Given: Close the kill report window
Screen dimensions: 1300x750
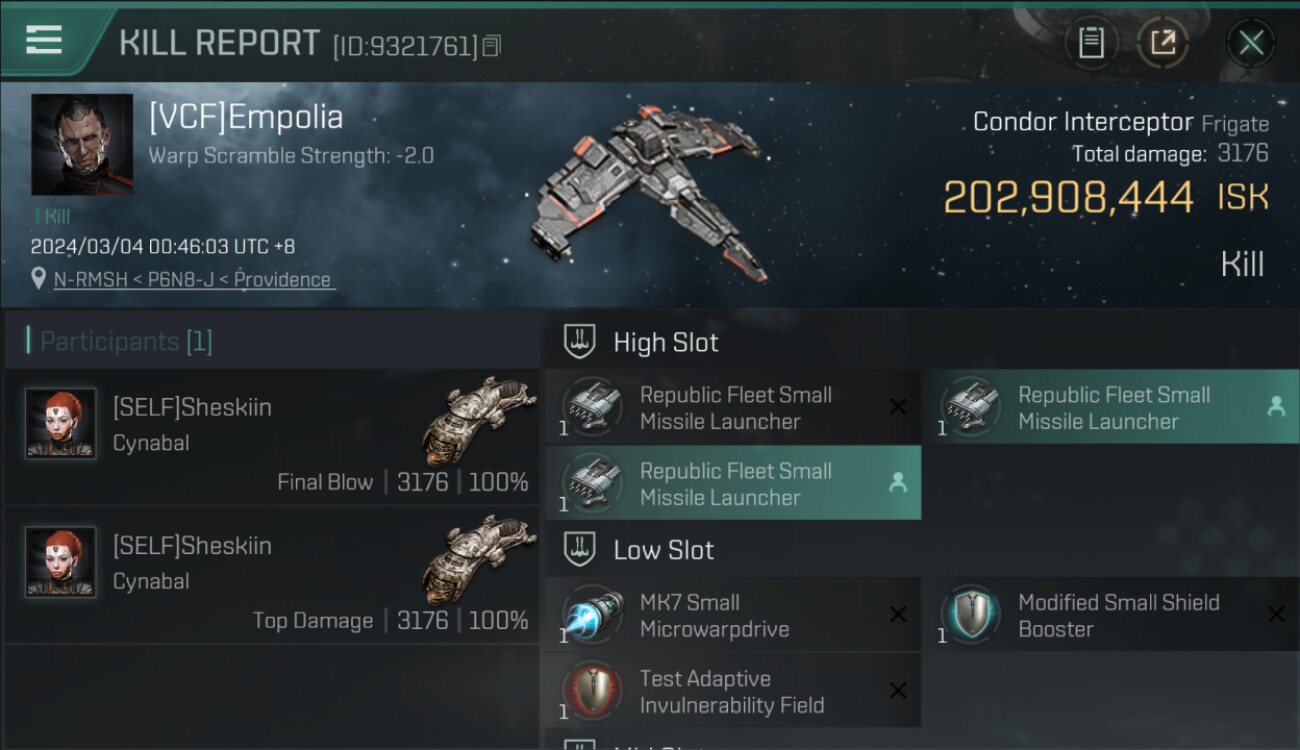Looking at the screenshot, I should 1250,43.
